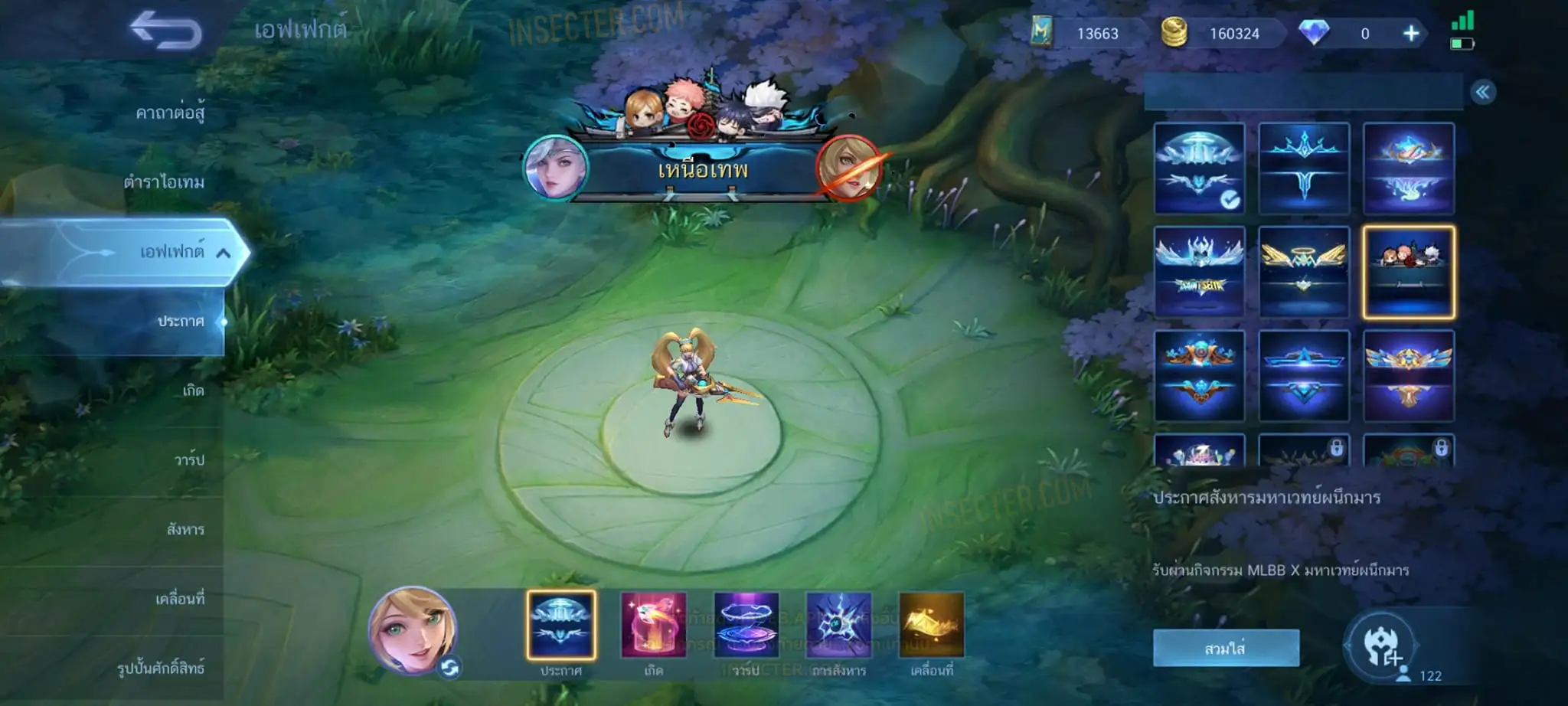Select the ประกาศ sub-tab in the sidebar
1568x706 pixels.
coord(181,322)
